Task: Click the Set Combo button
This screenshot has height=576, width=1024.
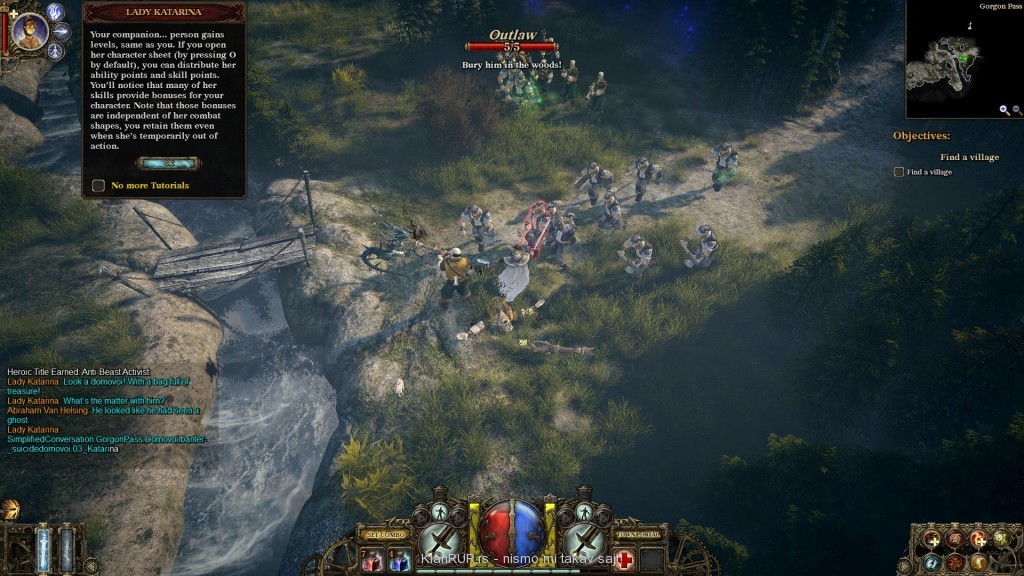Action: [384, 535]
